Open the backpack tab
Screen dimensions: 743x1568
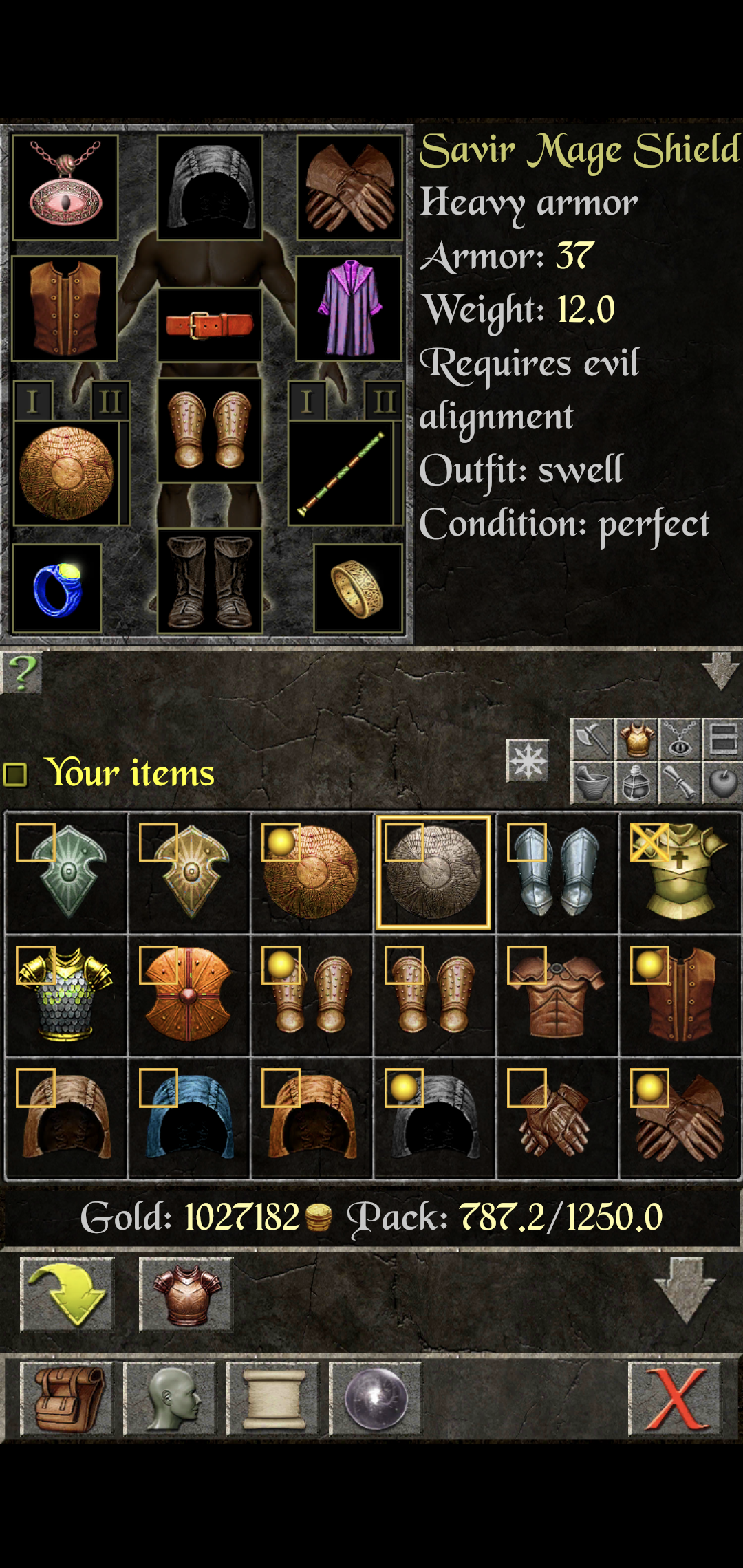(67, 1399)
